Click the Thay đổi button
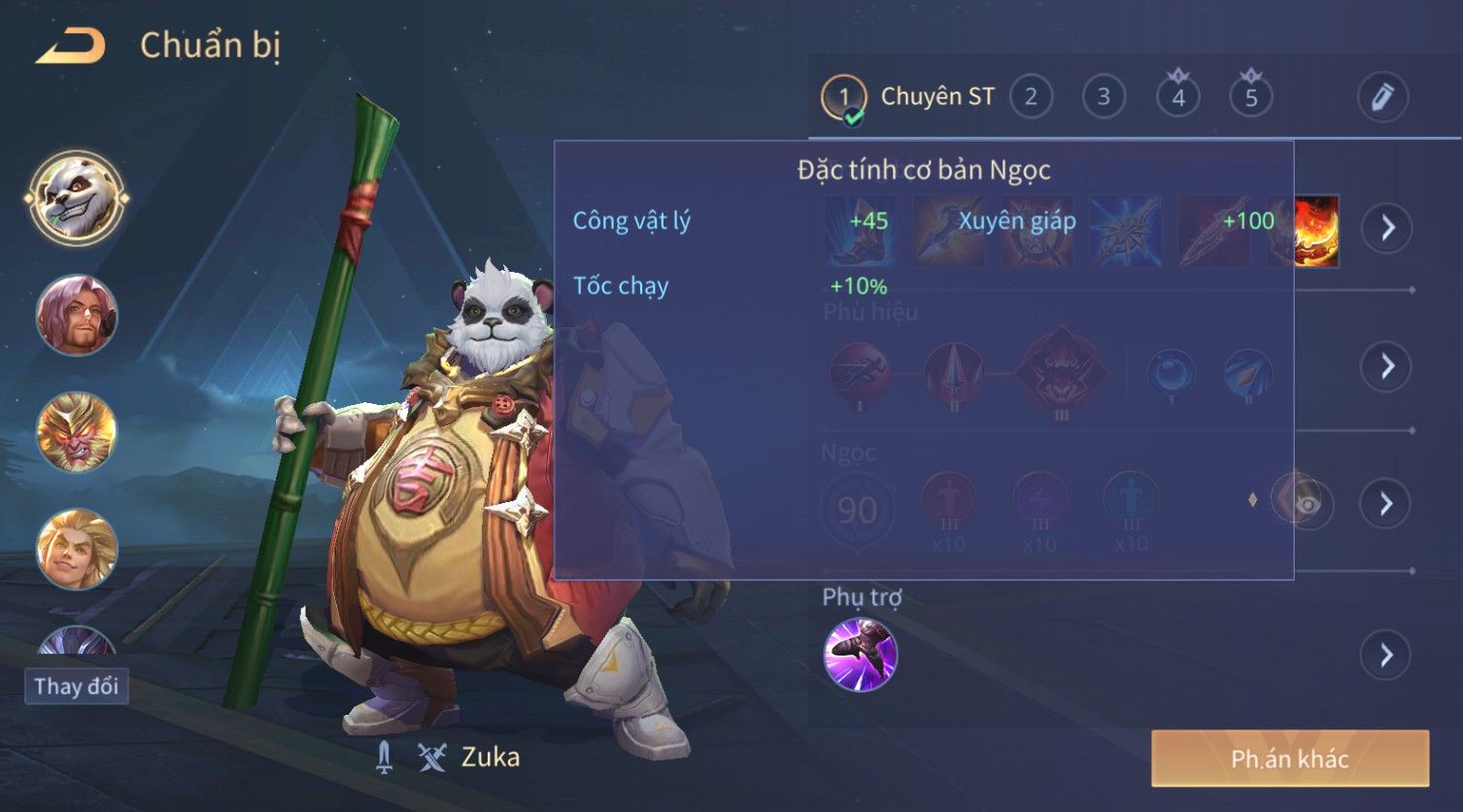1463x812 pixels. [76, 686]
